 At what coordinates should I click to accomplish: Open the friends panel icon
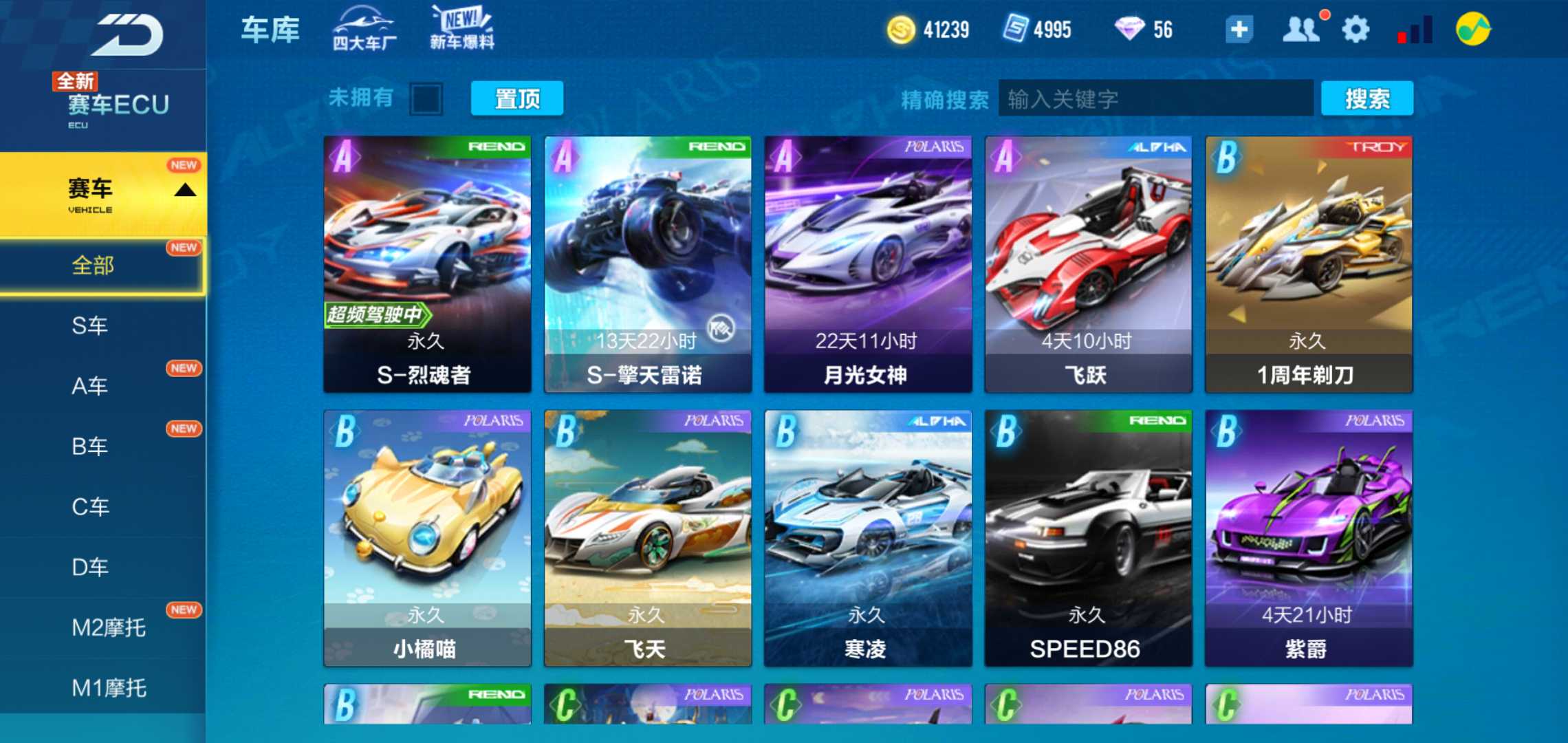pyautogui.click(x=1300, y=29)
